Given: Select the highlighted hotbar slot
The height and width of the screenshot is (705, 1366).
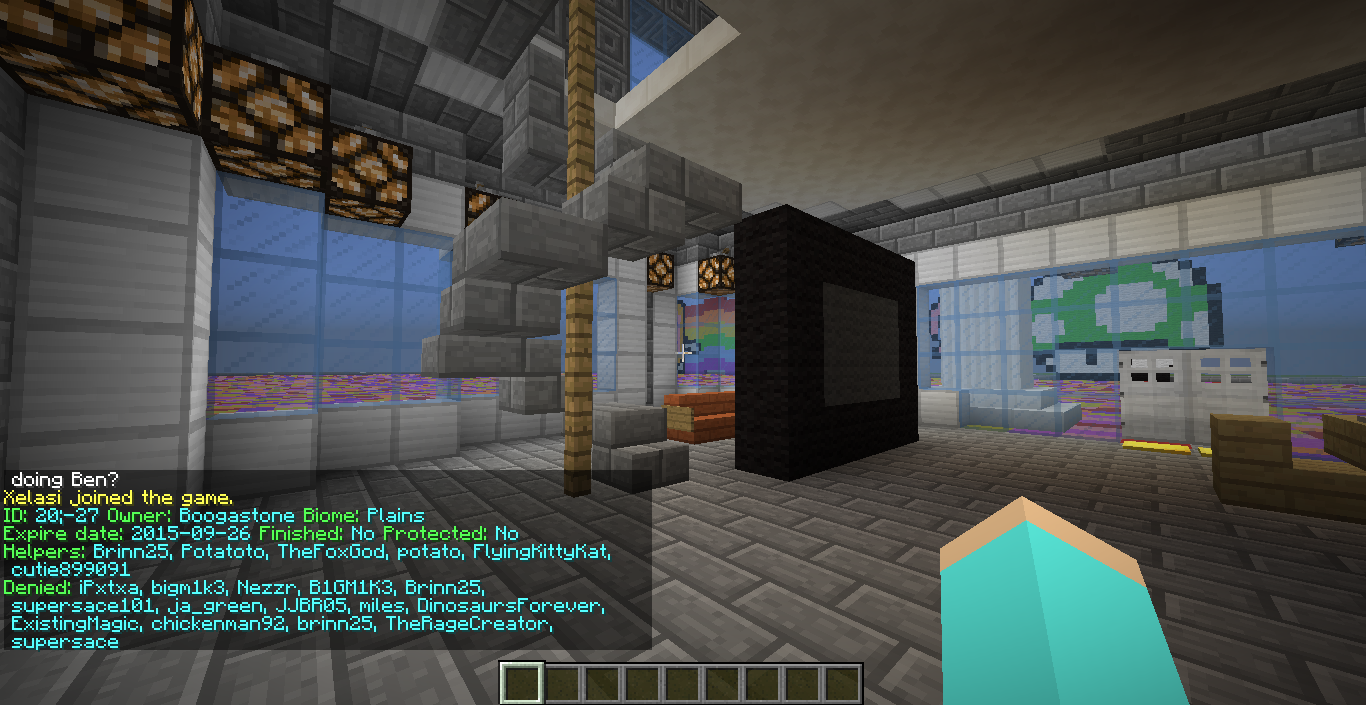Looking at the screenshot, I should 521,683.
